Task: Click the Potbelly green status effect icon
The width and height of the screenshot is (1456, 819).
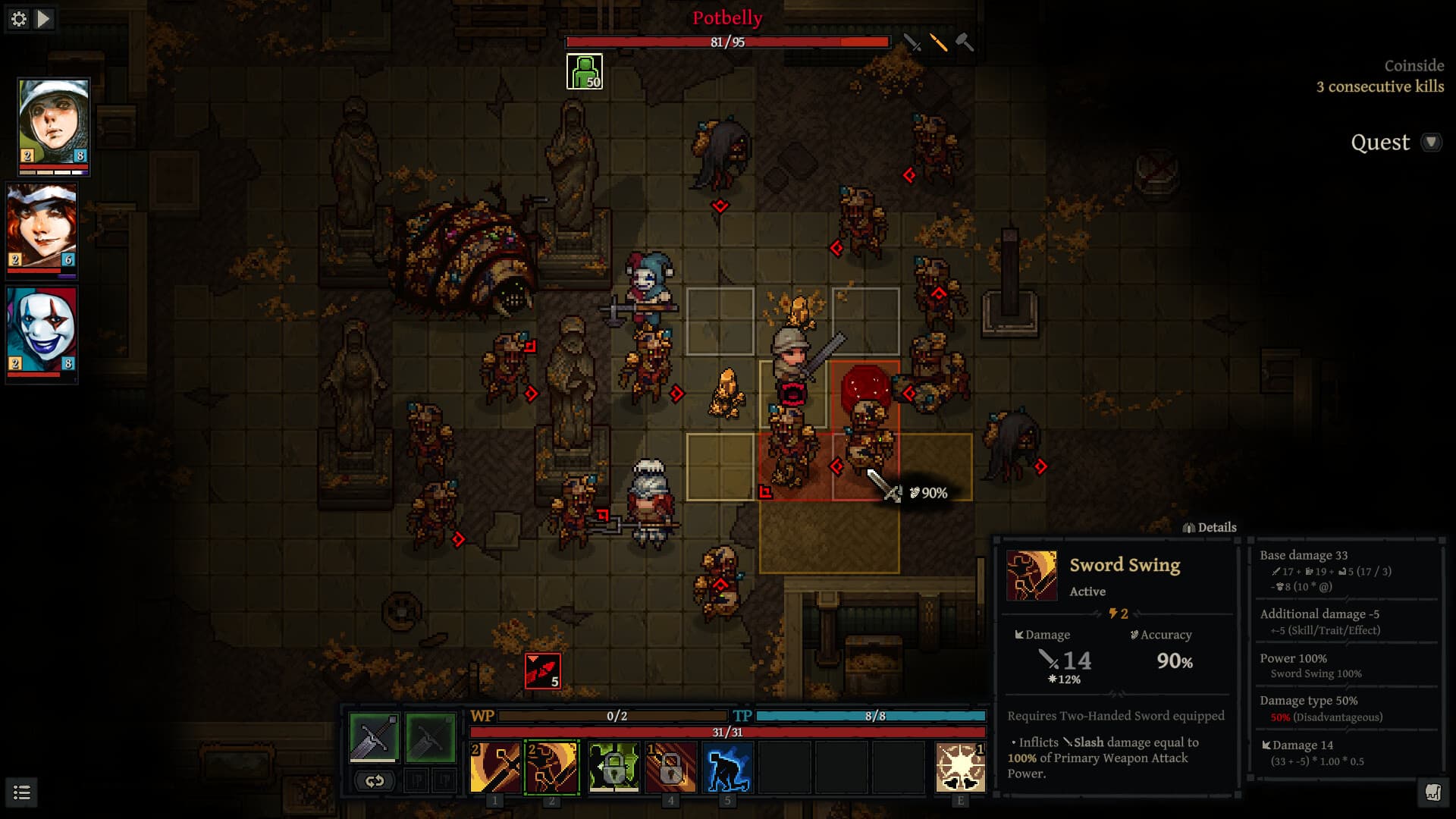Action: [585, 72]
